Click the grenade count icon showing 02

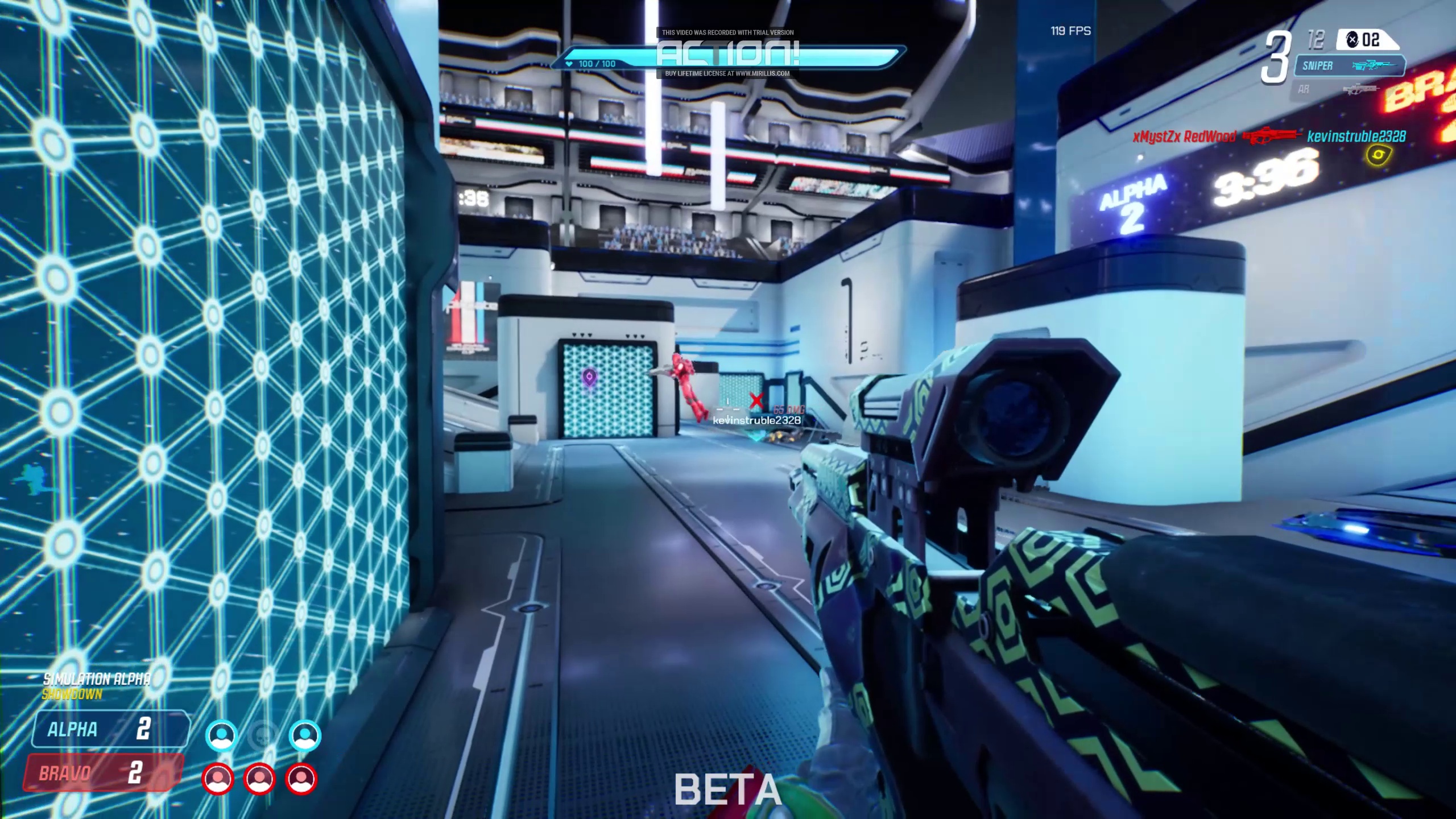pos(1353,40)
